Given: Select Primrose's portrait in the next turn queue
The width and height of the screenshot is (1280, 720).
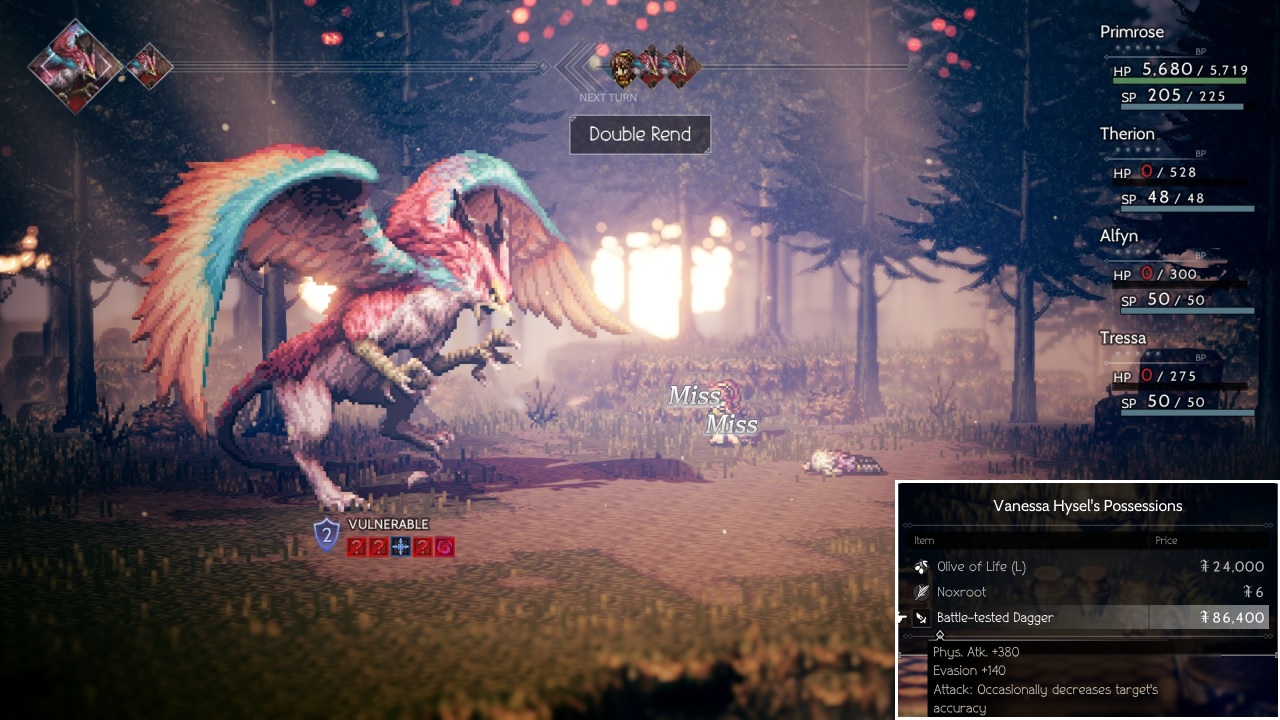Looking at the screenshot, I should [x=624, y=66].
